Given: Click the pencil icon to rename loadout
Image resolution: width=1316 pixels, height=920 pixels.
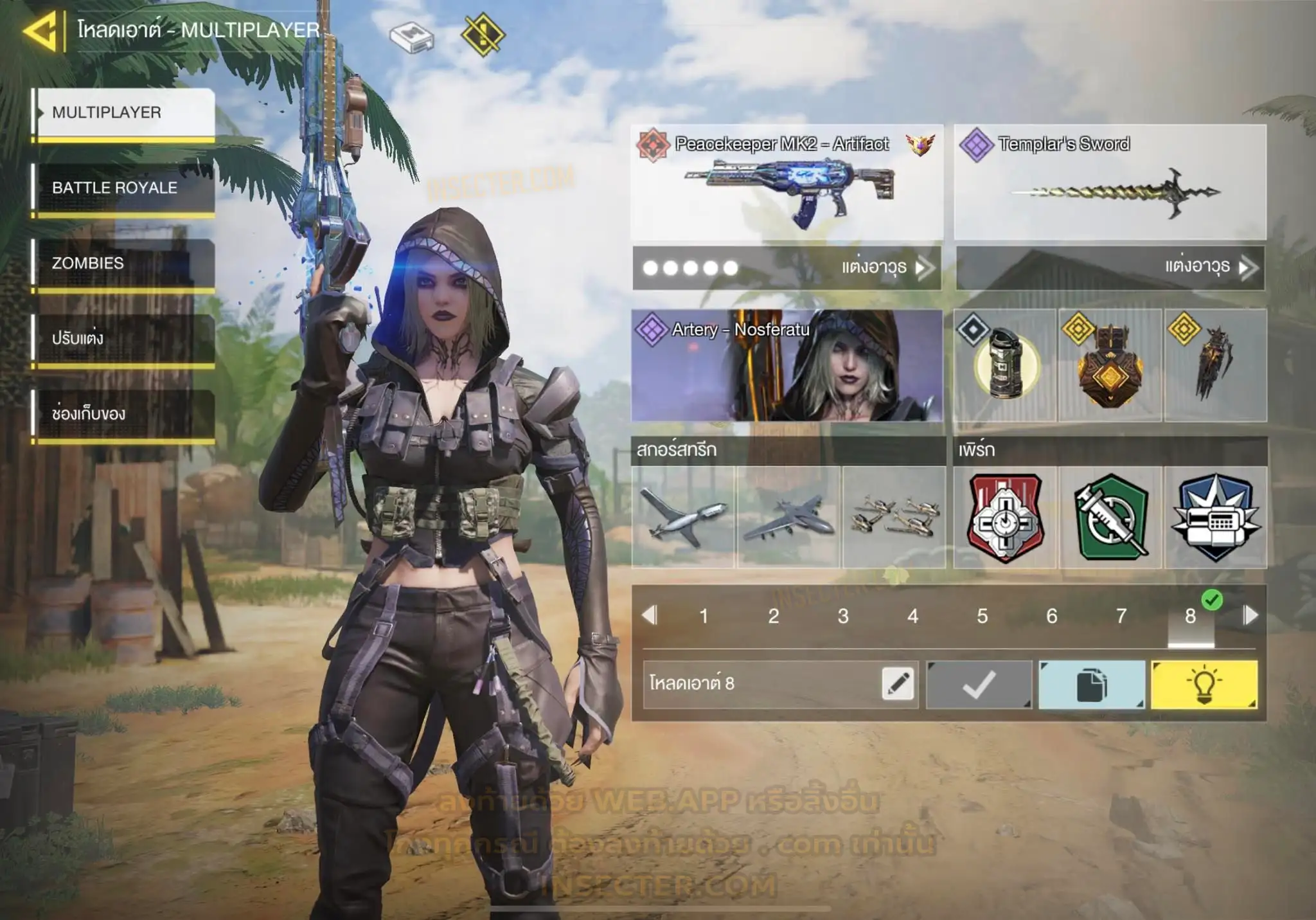Looking at the screenshot, I should coord(898,683).
